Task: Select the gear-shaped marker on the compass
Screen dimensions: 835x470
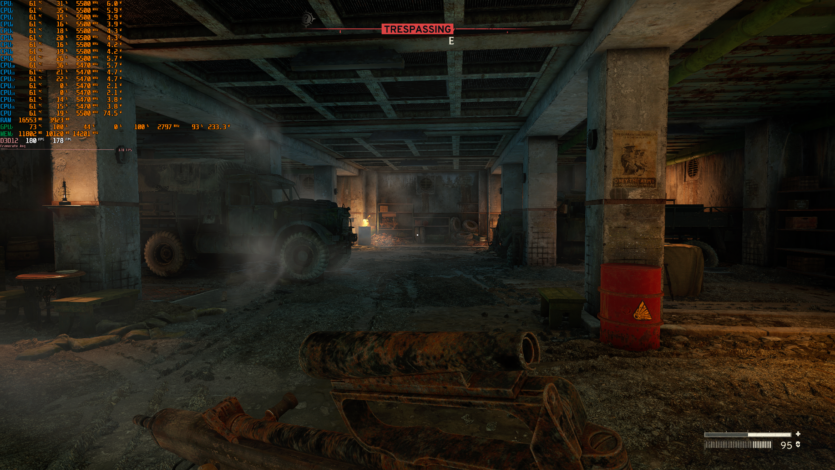Action: pos(309,18)
